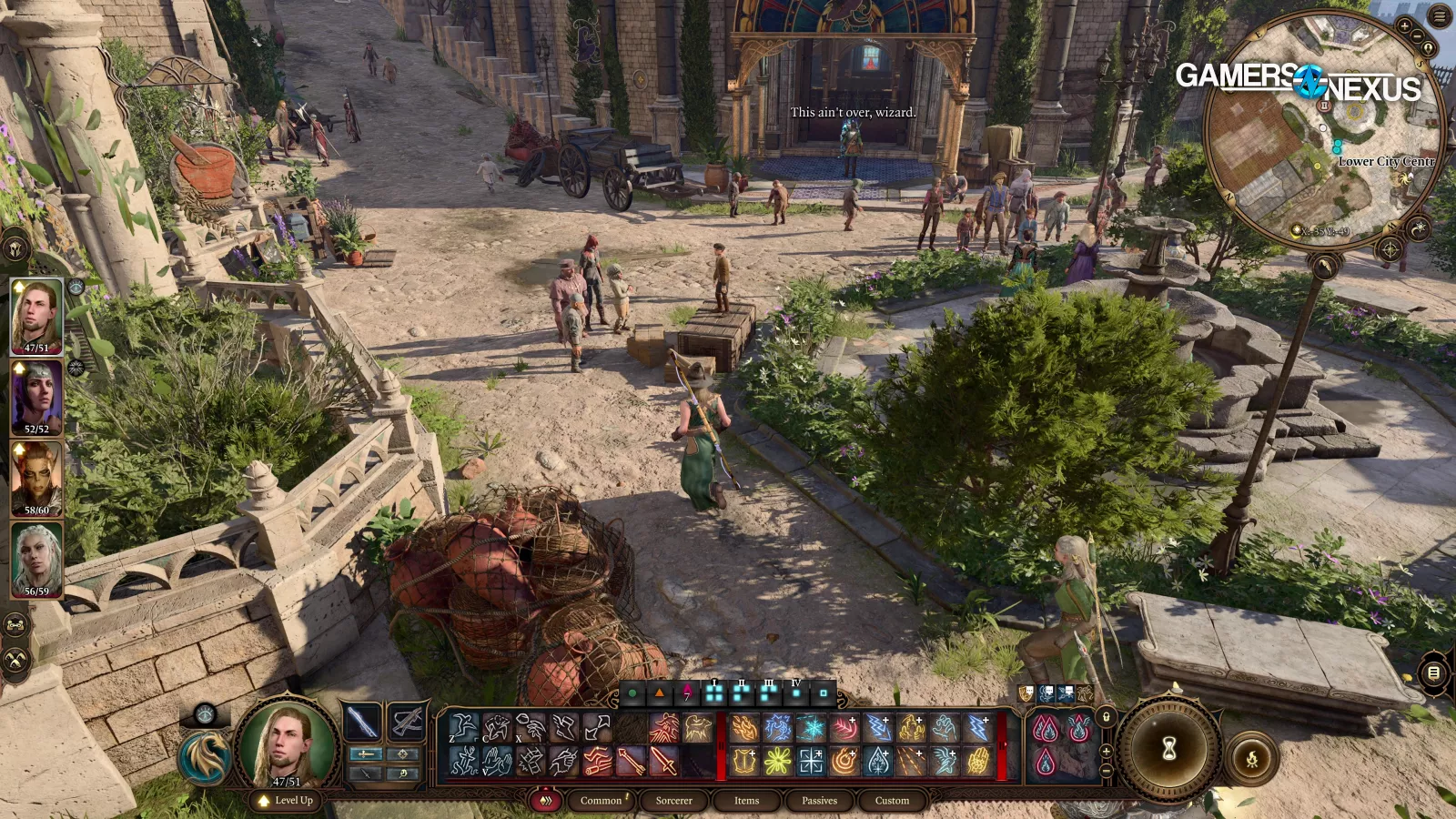Switch to the Sorcerer hotbar tab
Screen dimensions: 1456x819
pyautogui.click(x=673, y=801)
